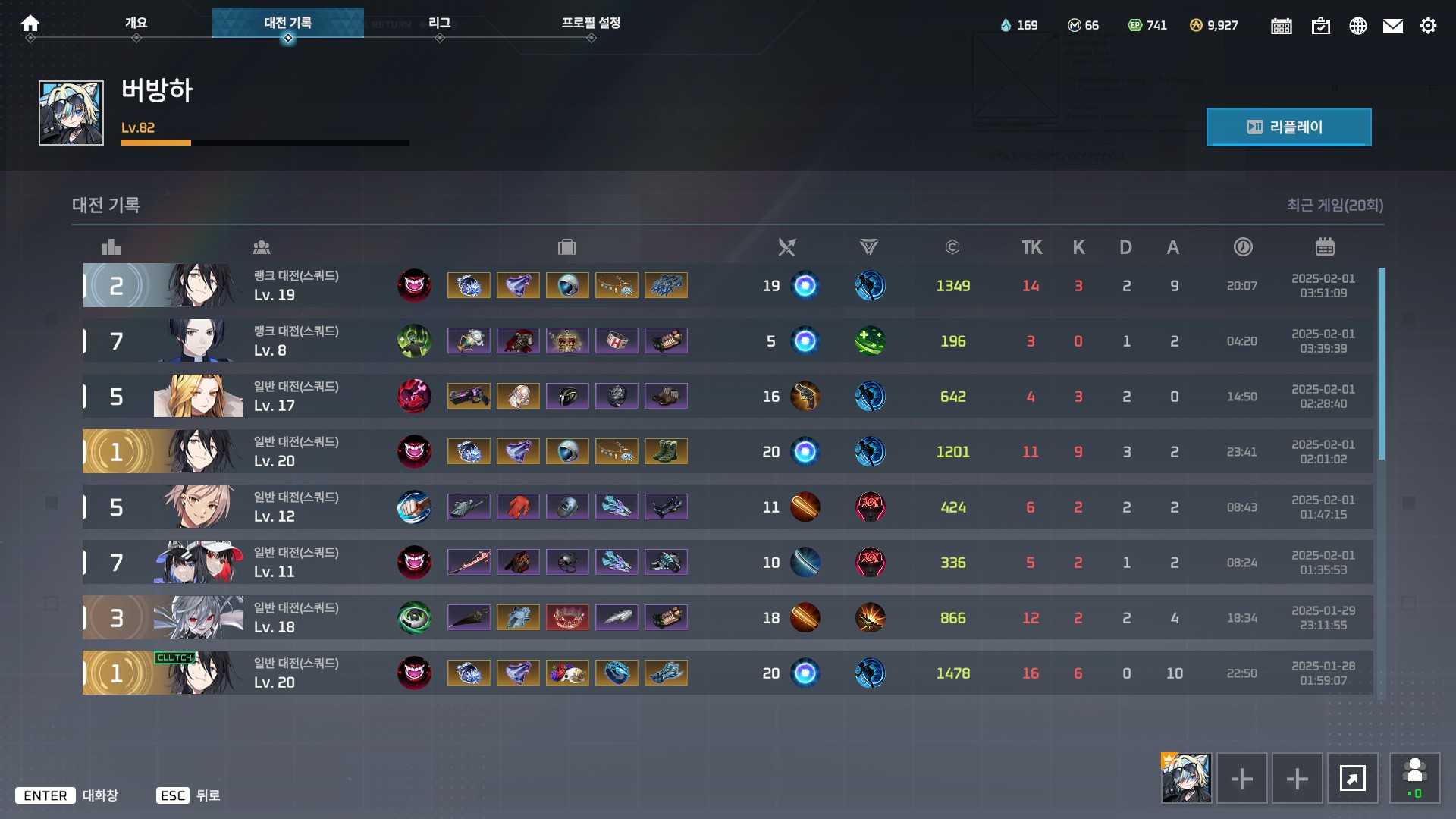Open the 프로필 설정 tab
The image size is (1456, 819).
click(x=591, y=23)
